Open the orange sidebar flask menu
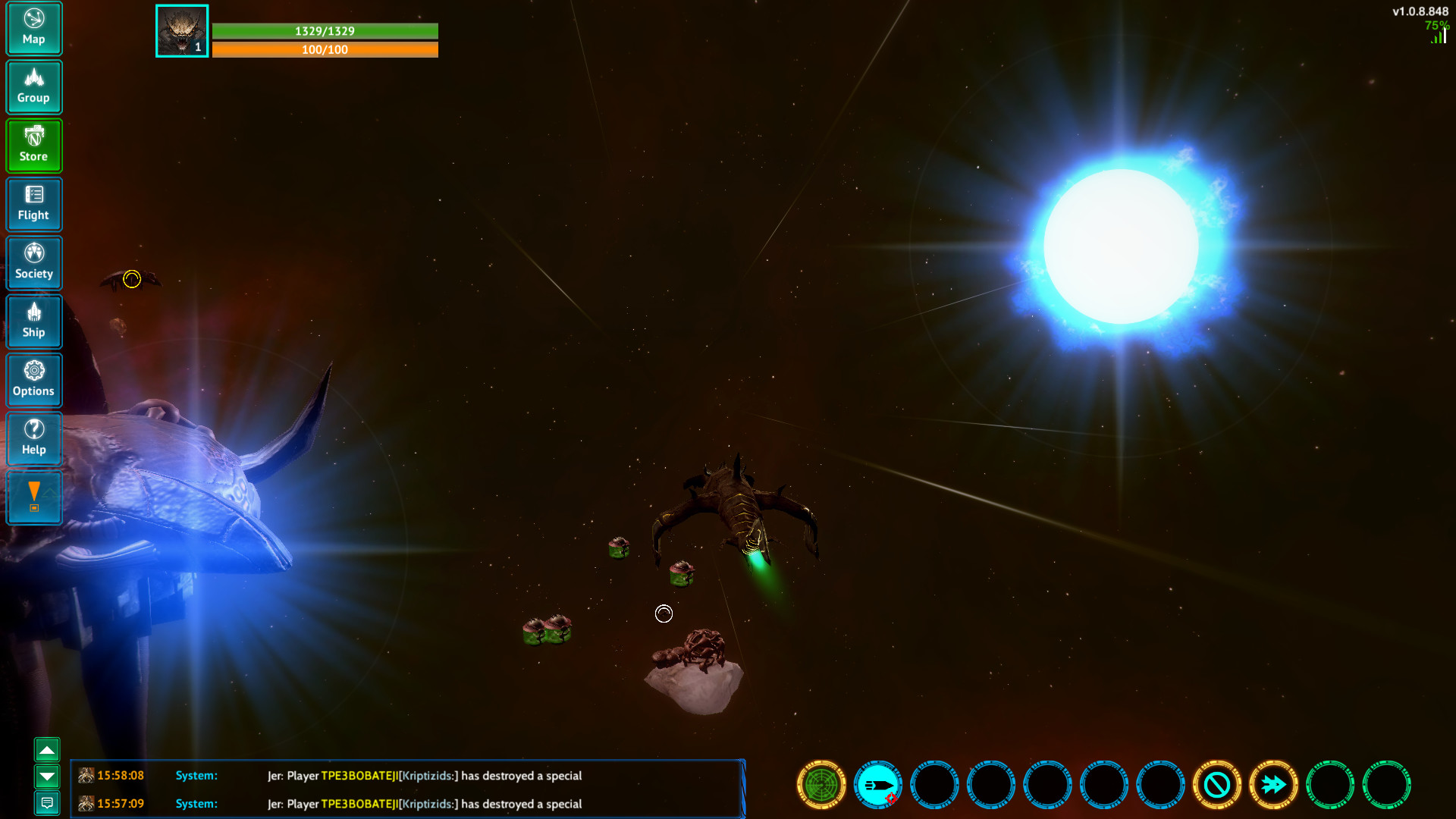The height and width of the screenshot is (819, 1456). [x=34, y=497]
